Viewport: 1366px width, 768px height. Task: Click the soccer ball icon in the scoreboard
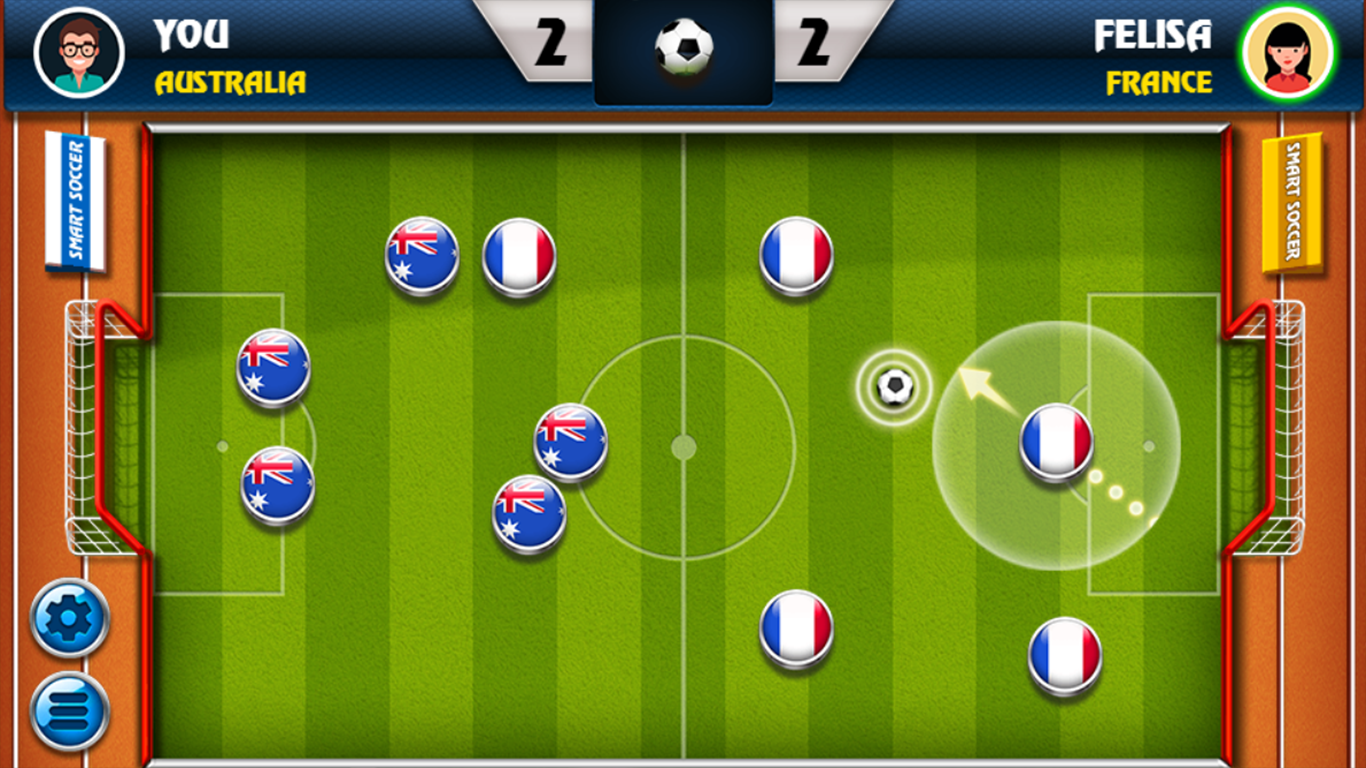click(x=683, y=45)
